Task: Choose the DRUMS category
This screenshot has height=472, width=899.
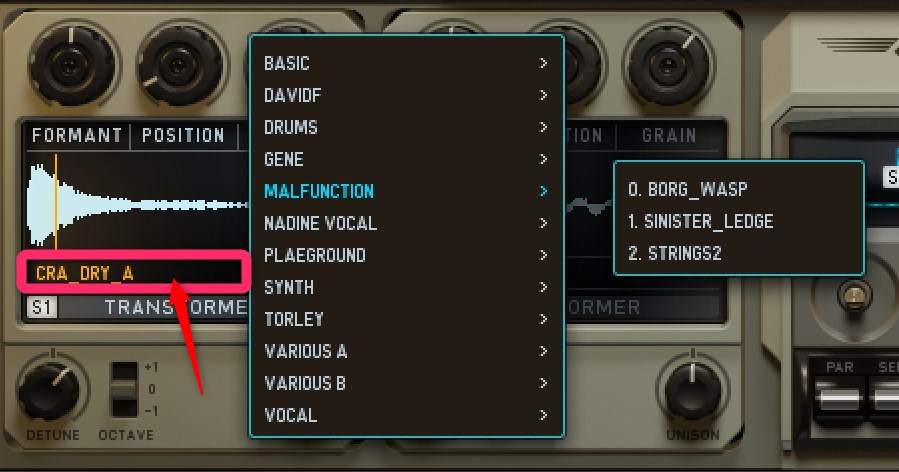Action: click(291, 127)
